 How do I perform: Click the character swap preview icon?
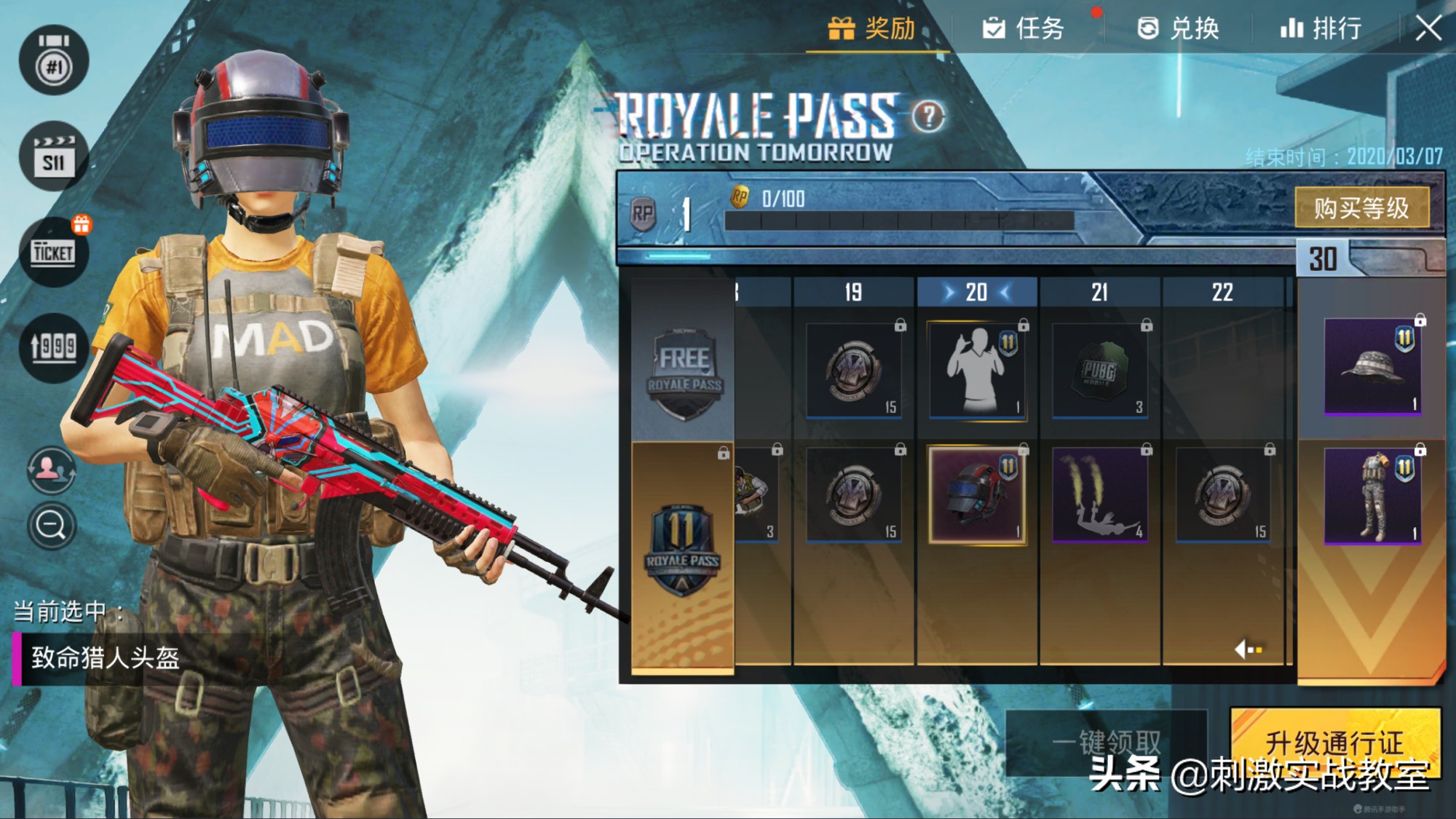(51, 470)
